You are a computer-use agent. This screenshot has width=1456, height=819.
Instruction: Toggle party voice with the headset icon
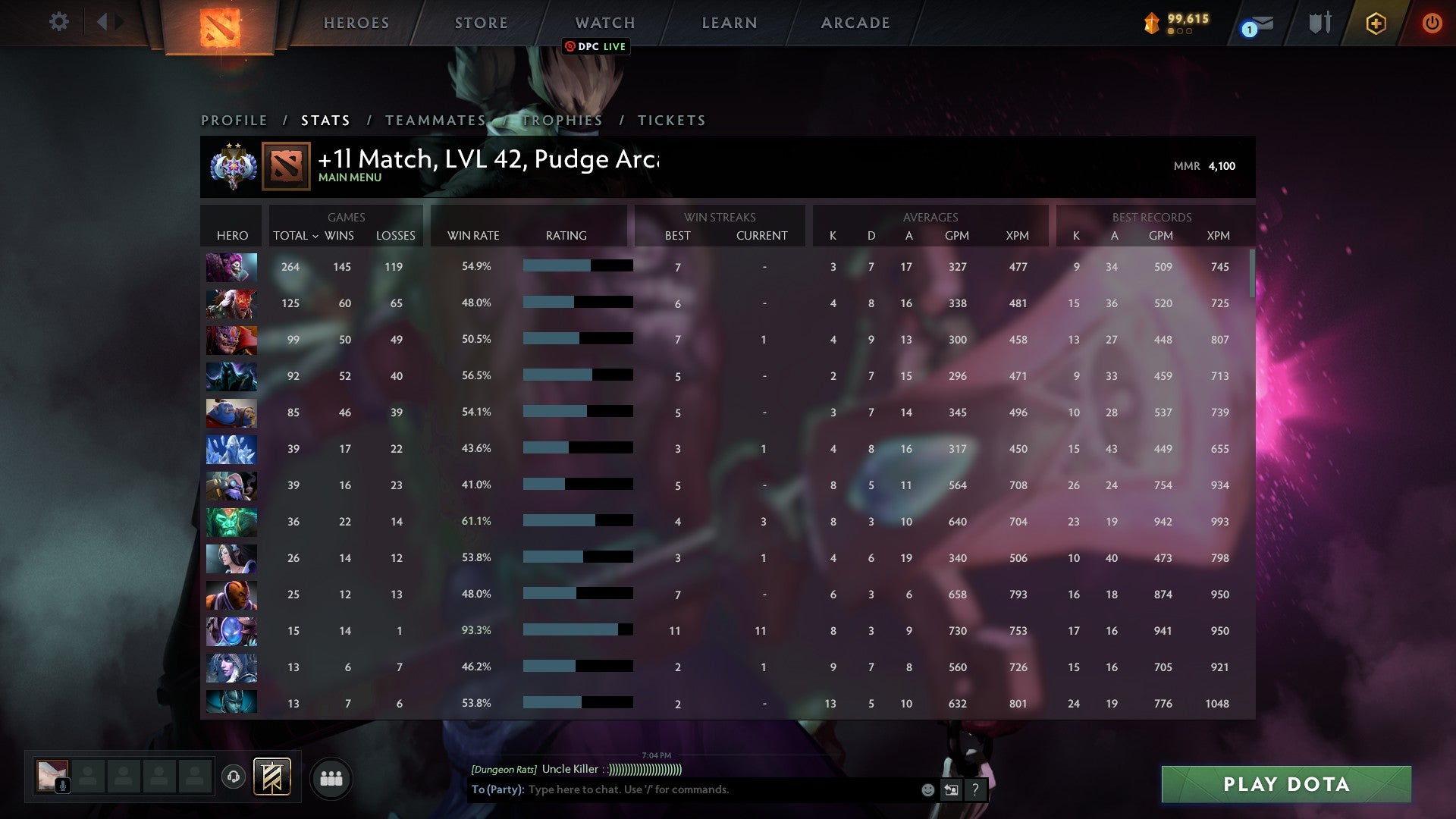click(234, 777)
